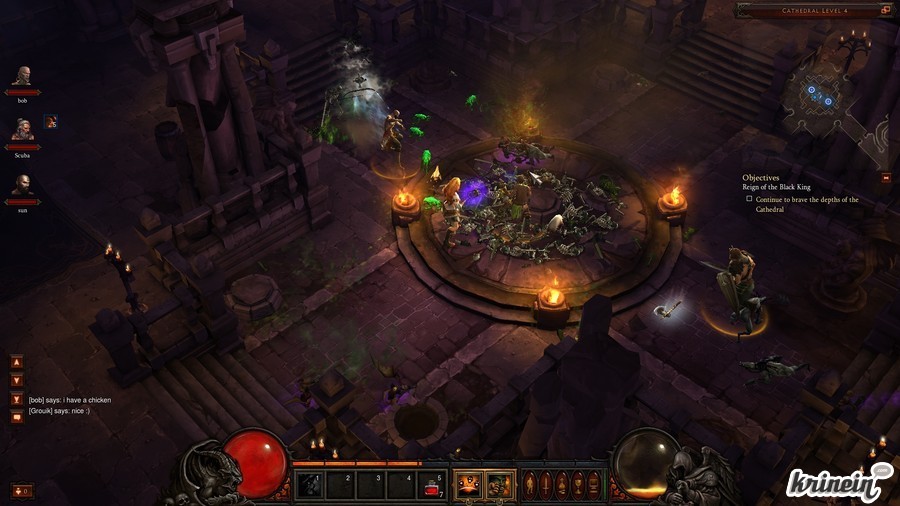This screenshot has height=506, width=900.
Task: Collapse the Objectives tracker with the red button
Action: pos(886,178)
